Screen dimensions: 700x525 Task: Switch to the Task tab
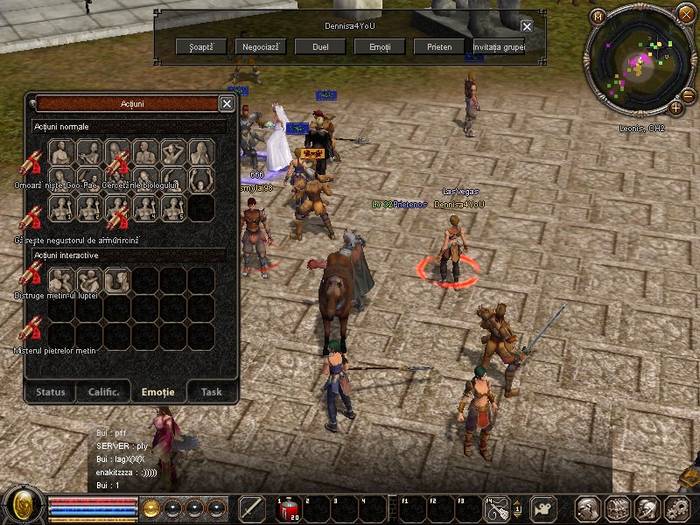pyautogui.click(x=211, y=392)
